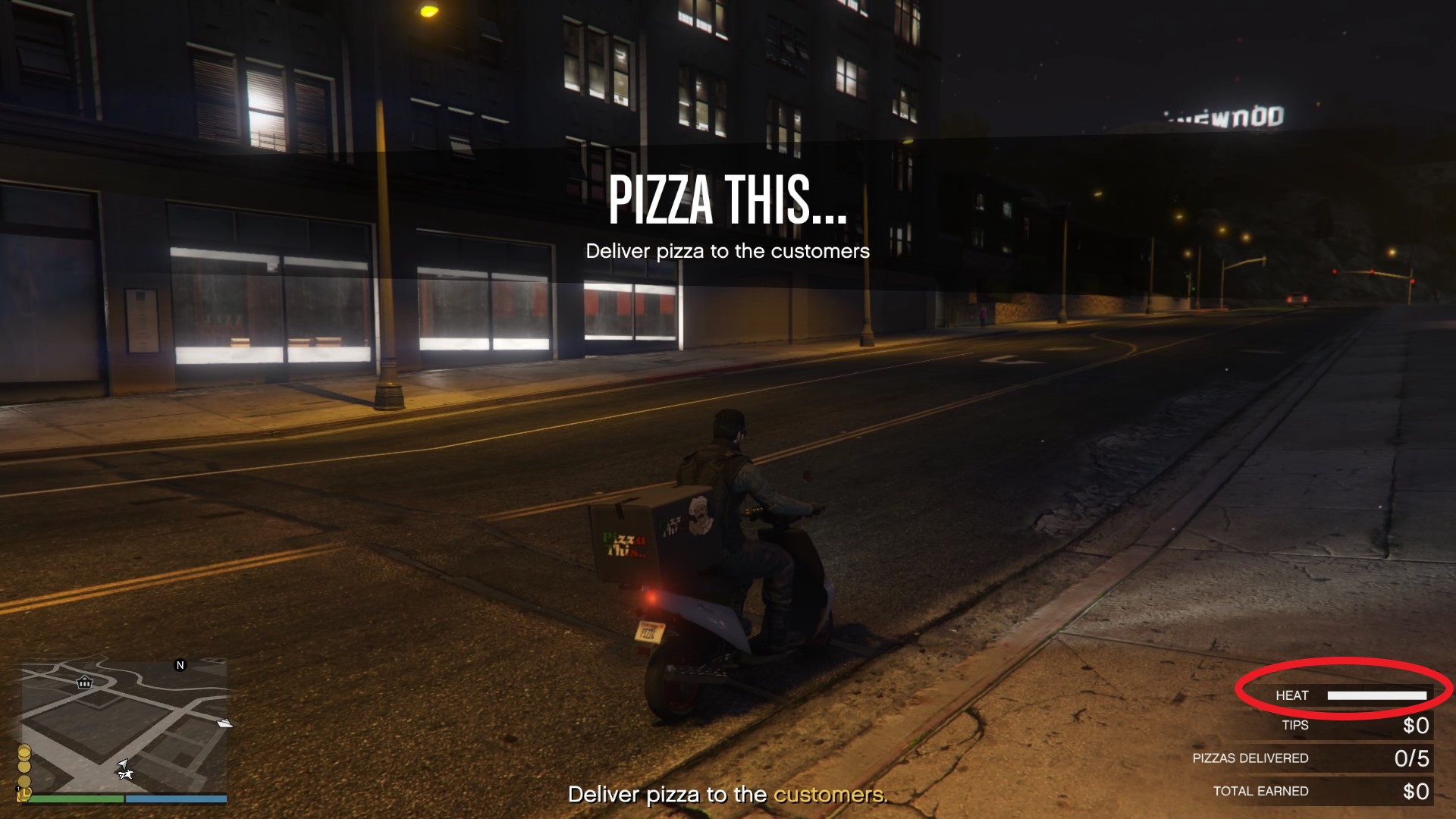Select the white player arrow on the minimap
1456x819 pixels.
124,764
